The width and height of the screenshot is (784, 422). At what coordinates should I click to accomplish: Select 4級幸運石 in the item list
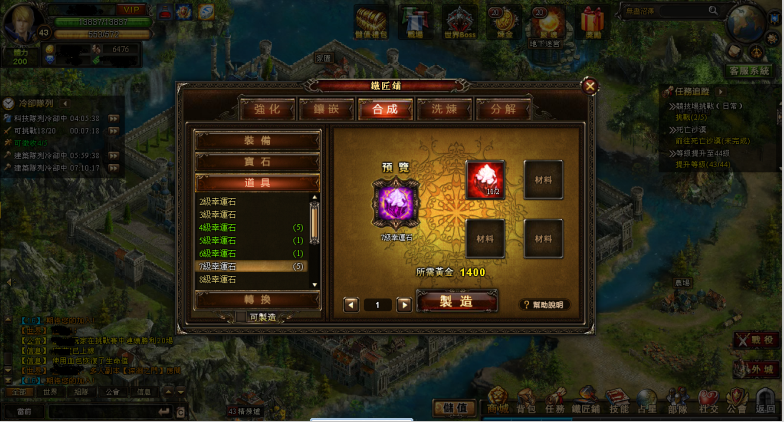point(219,228)
